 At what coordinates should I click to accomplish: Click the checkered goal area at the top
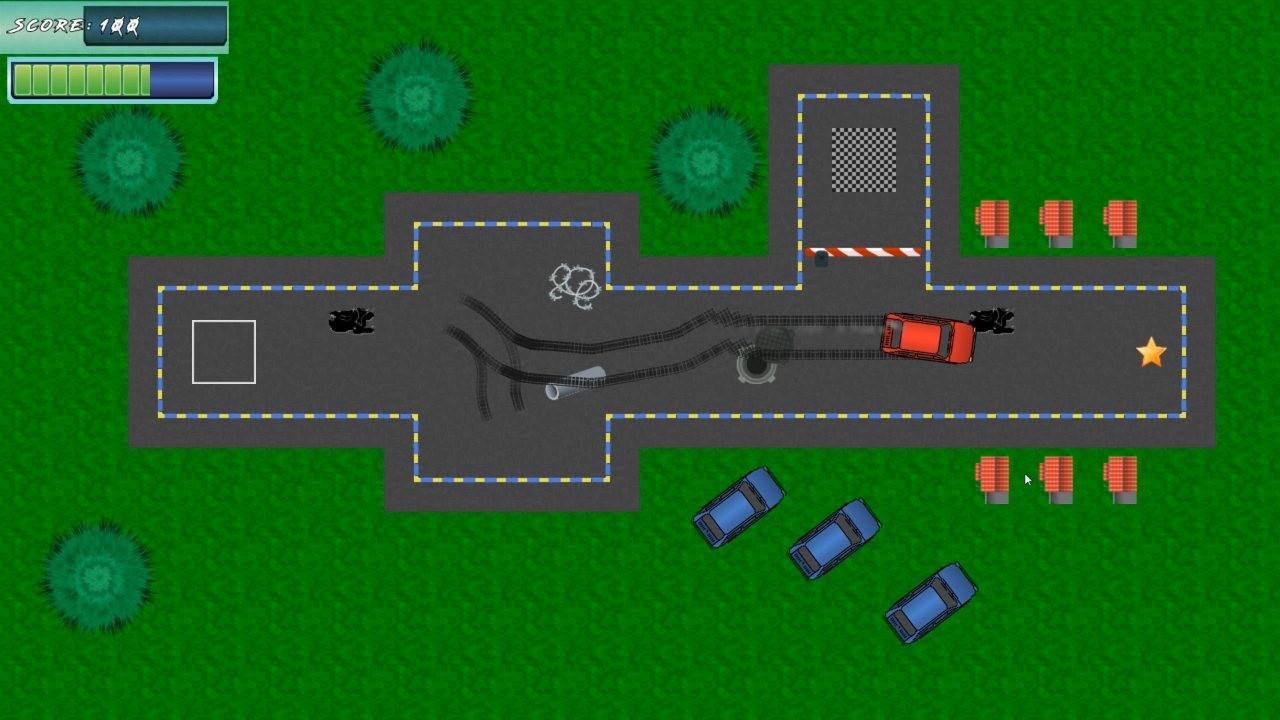click(x=862, y=159)
